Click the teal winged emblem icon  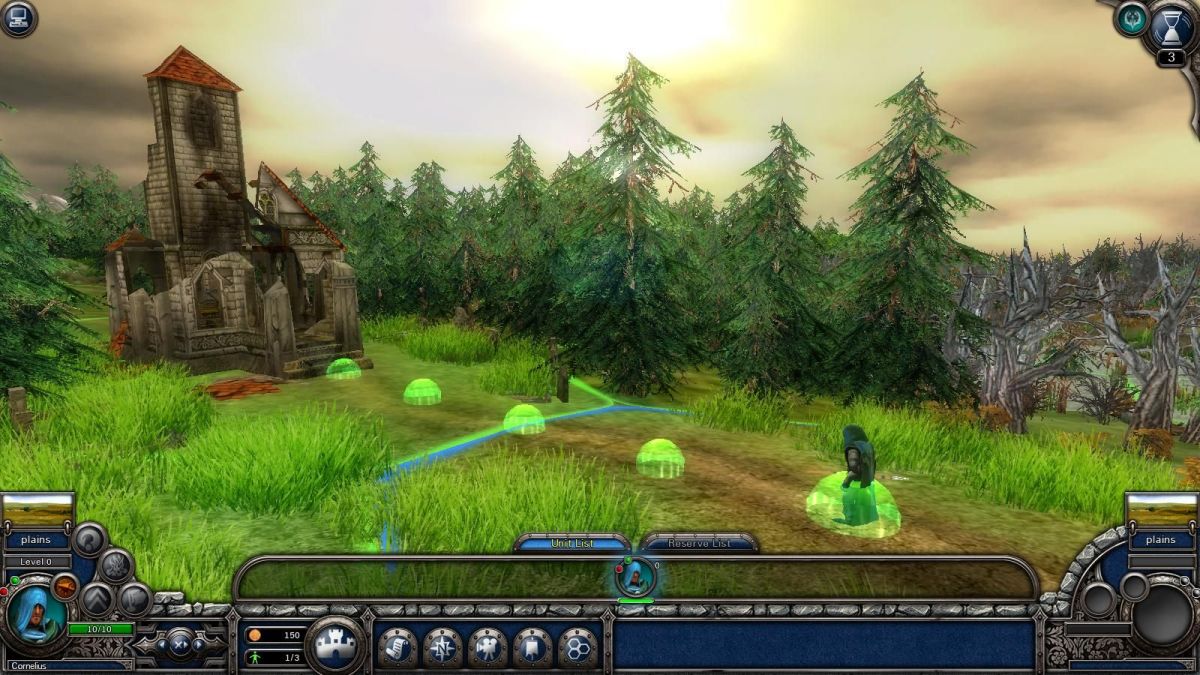pyautogui.click(x=1132, y=18)
